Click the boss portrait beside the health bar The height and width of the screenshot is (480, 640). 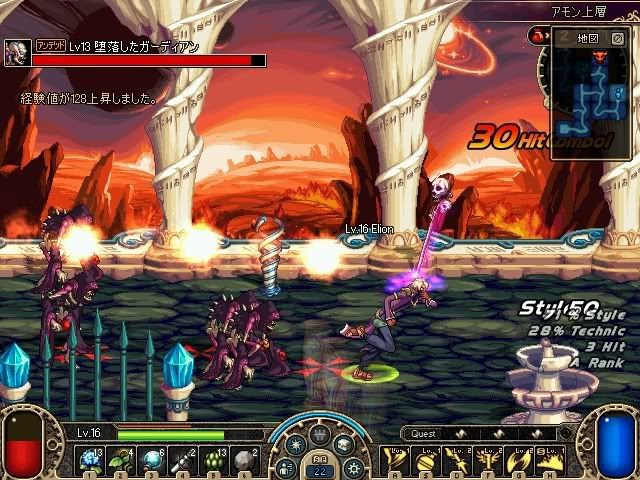coord(17,53)
